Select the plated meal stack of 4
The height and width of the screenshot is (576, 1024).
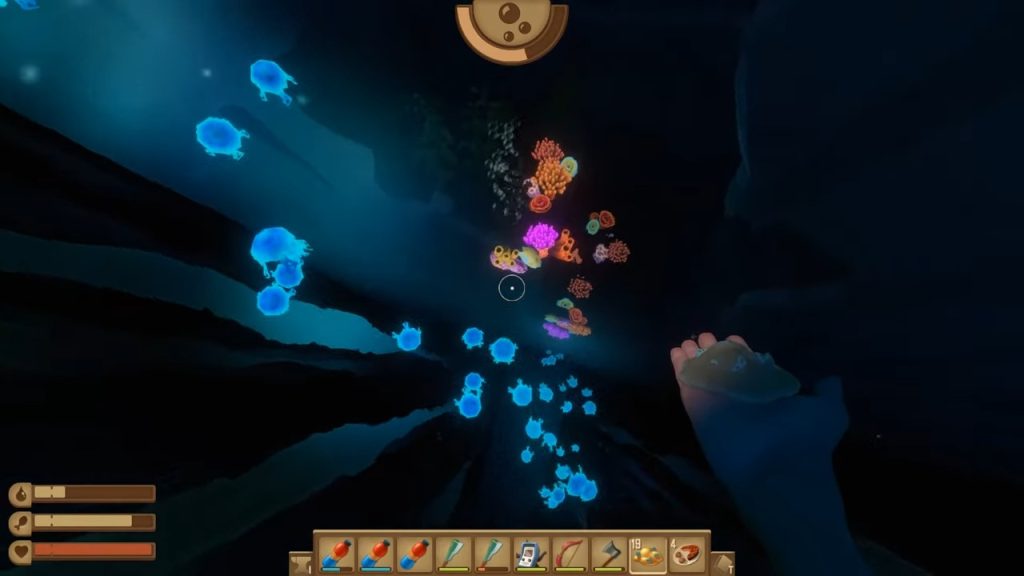tap(686, 553)
